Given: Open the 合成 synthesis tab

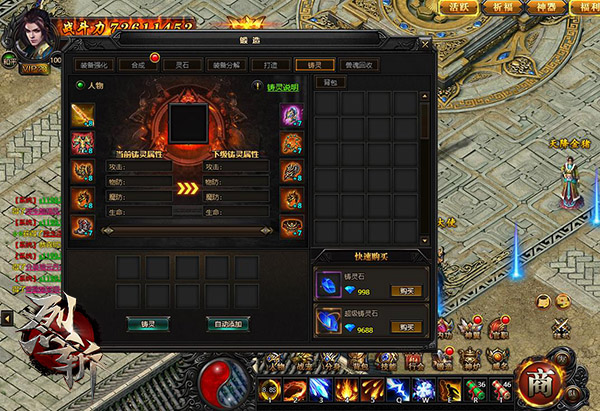Looking at the screenshot, I should (137, 64).
